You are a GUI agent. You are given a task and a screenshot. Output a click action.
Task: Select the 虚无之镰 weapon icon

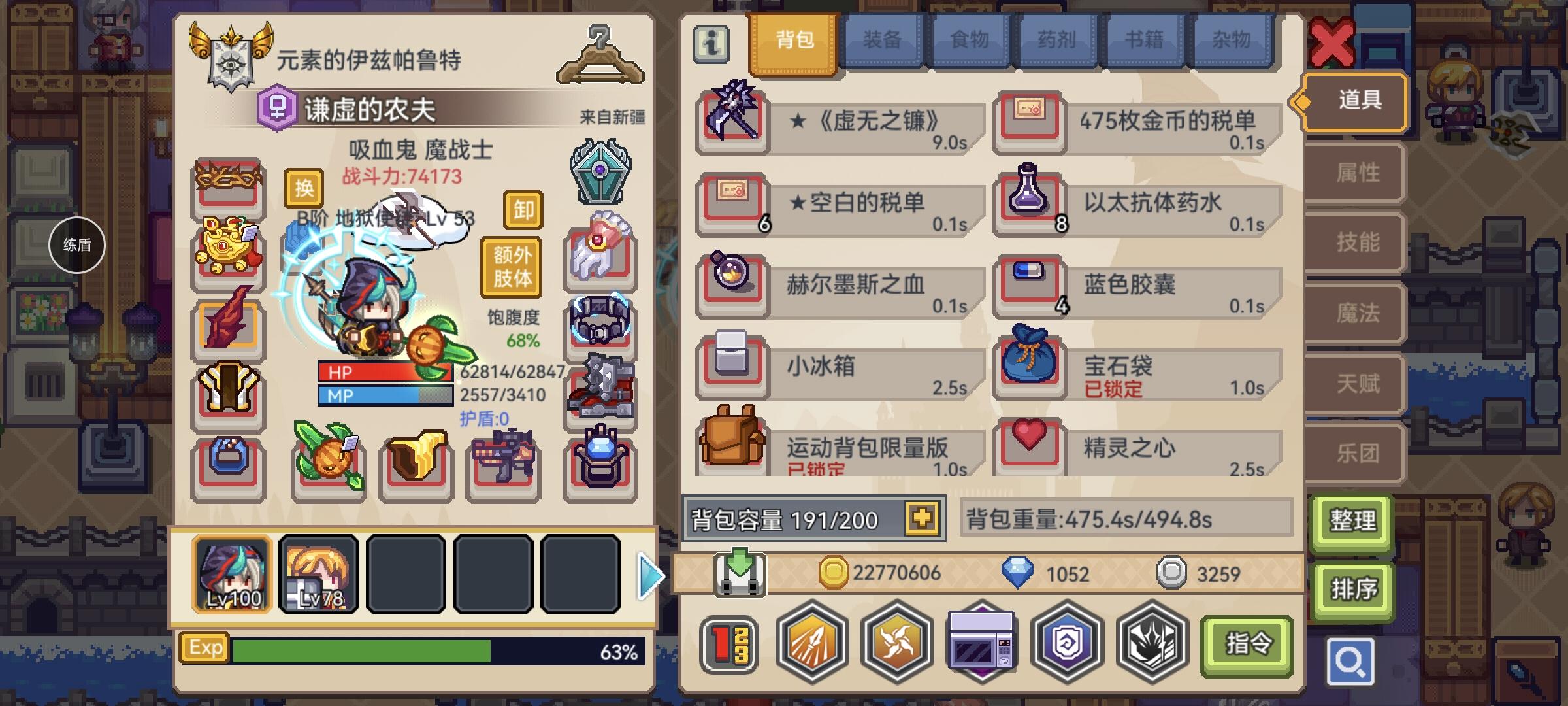pos(732,121)
